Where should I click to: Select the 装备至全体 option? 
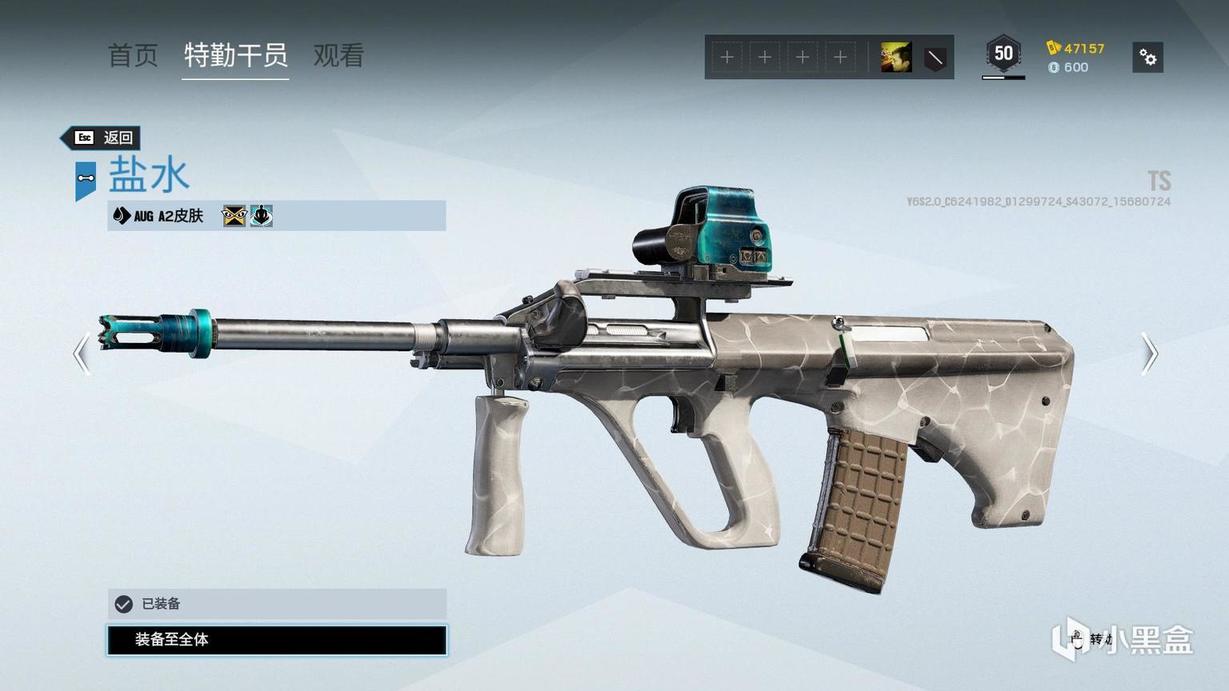pyautogui.click(x=277, y=640)
